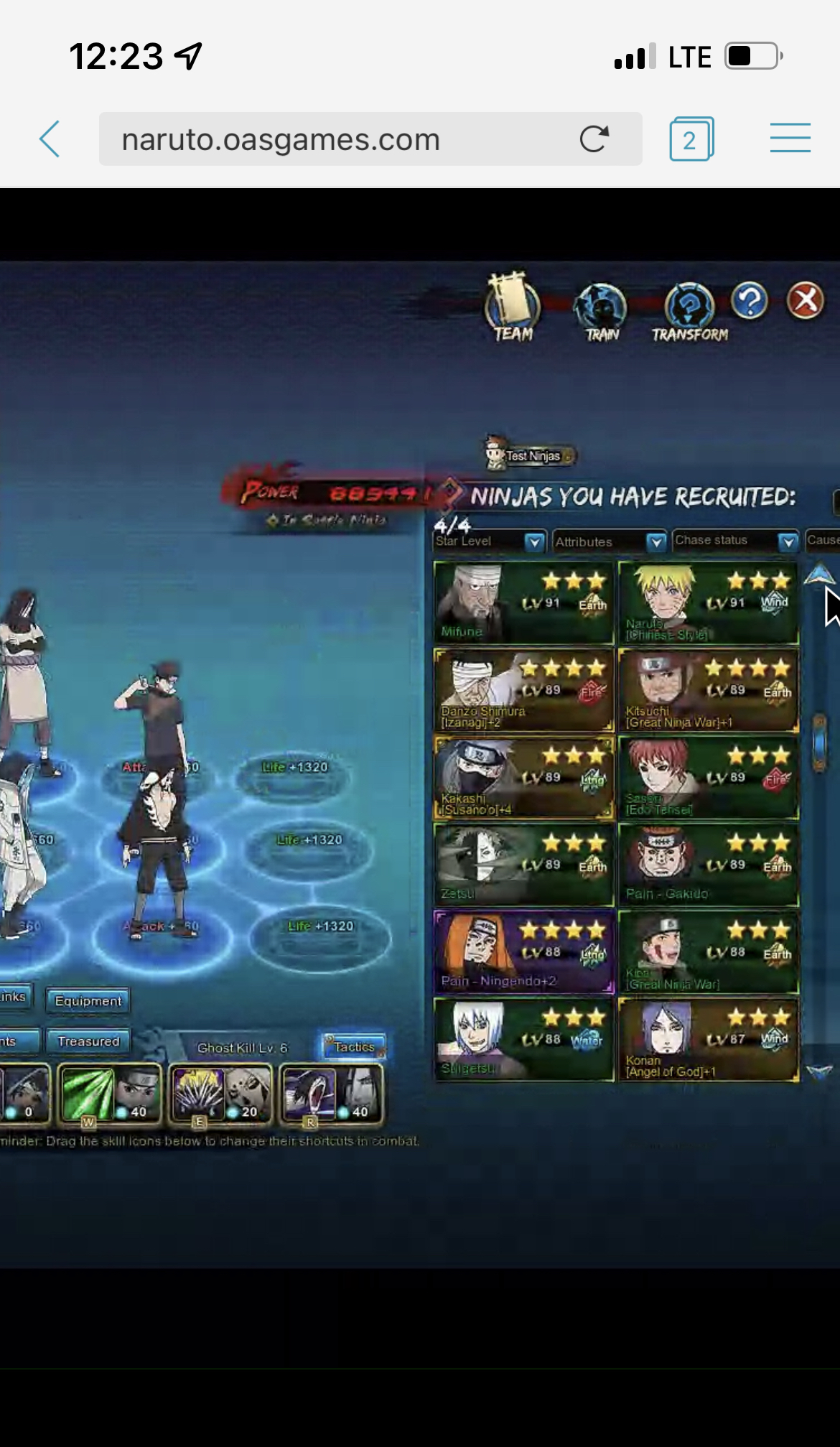Select Naruto Chinese Style ninja card

pyautogui.click(x=708, y=602)
